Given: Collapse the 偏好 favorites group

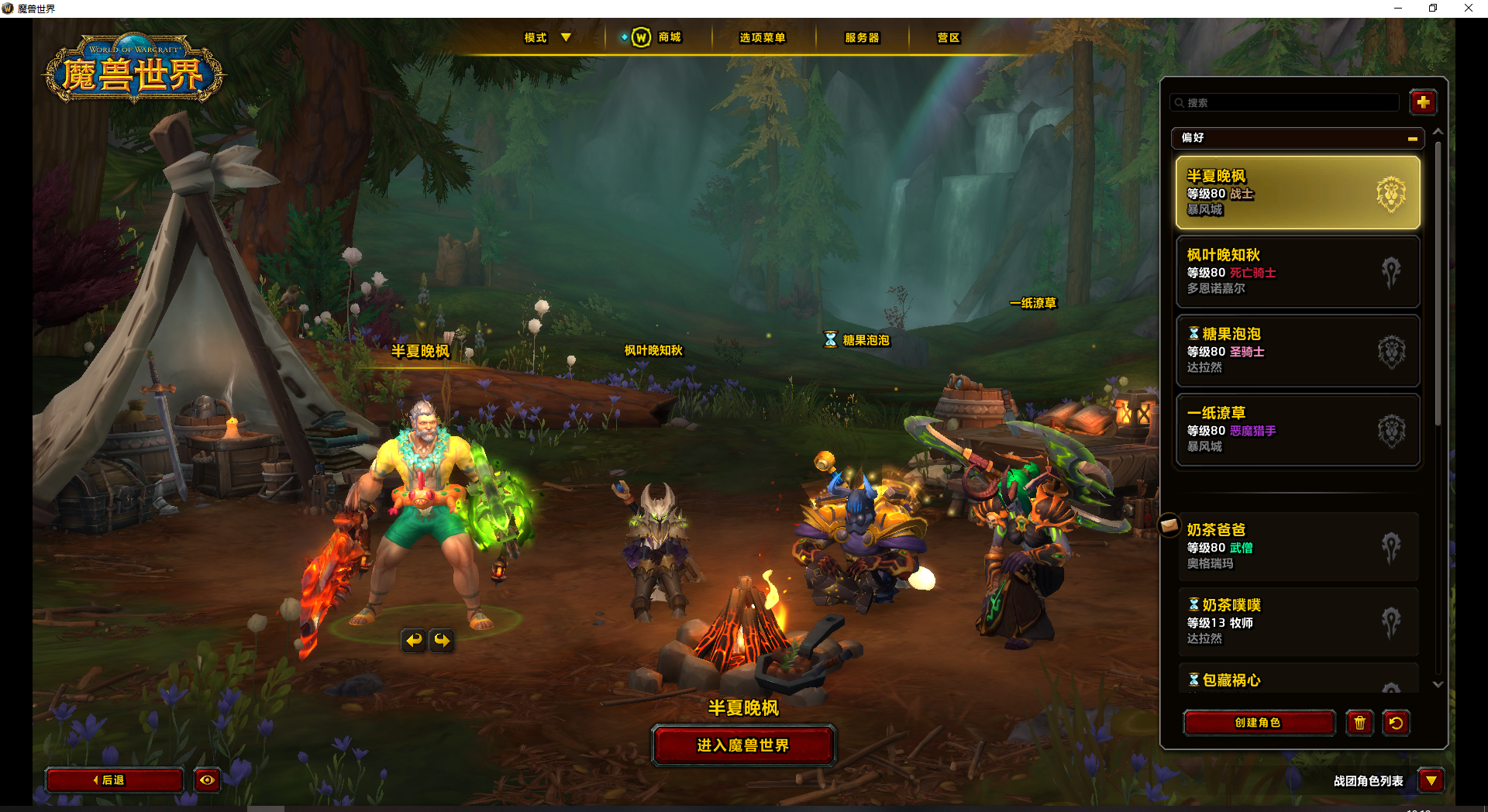Looking at the screenshot, I should (x=1412, y=139).
